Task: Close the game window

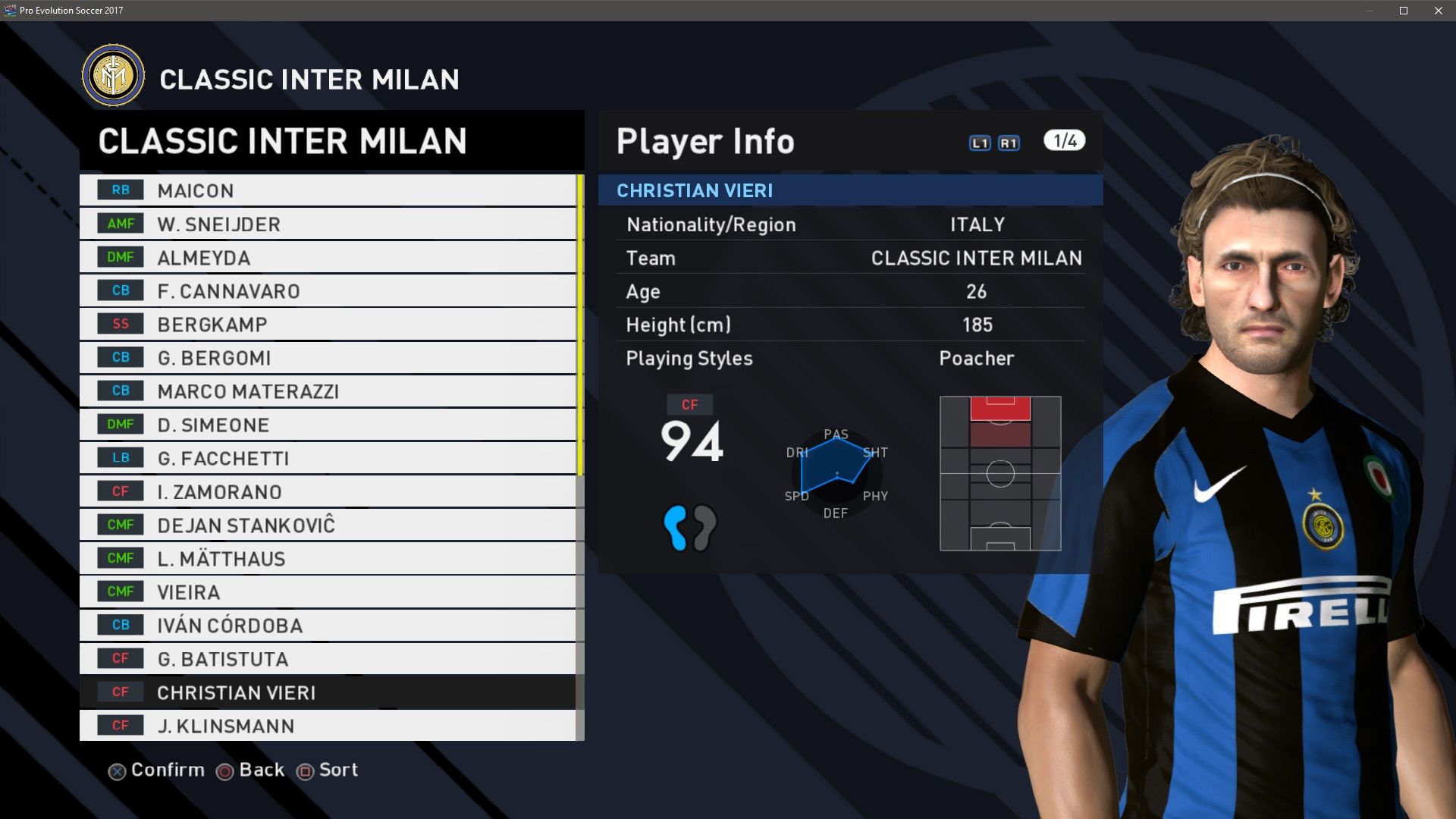Action: [x=1439, y=11]
